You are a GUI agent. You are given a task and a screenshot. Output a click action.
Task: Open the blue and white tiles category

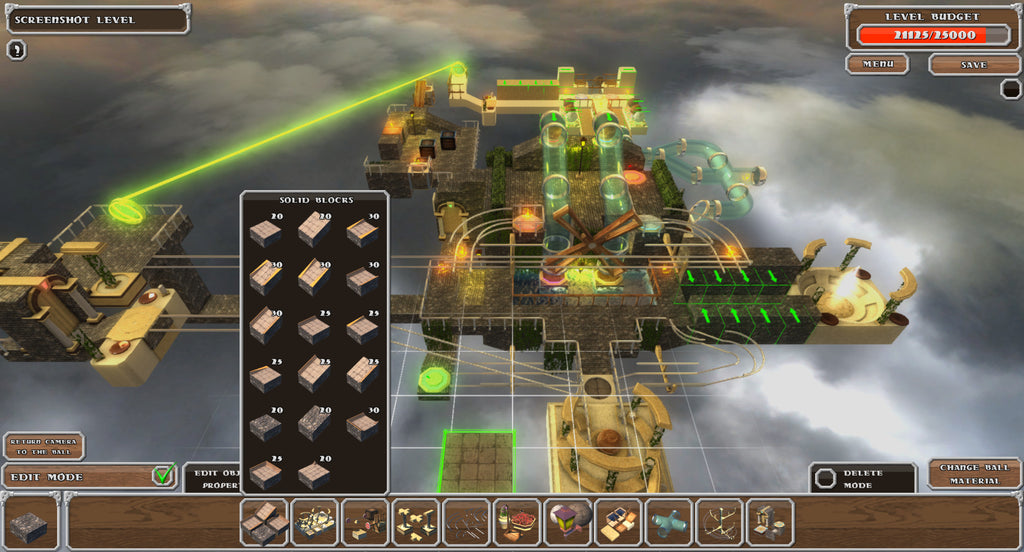pyautogui.click(x=618, y=521)
